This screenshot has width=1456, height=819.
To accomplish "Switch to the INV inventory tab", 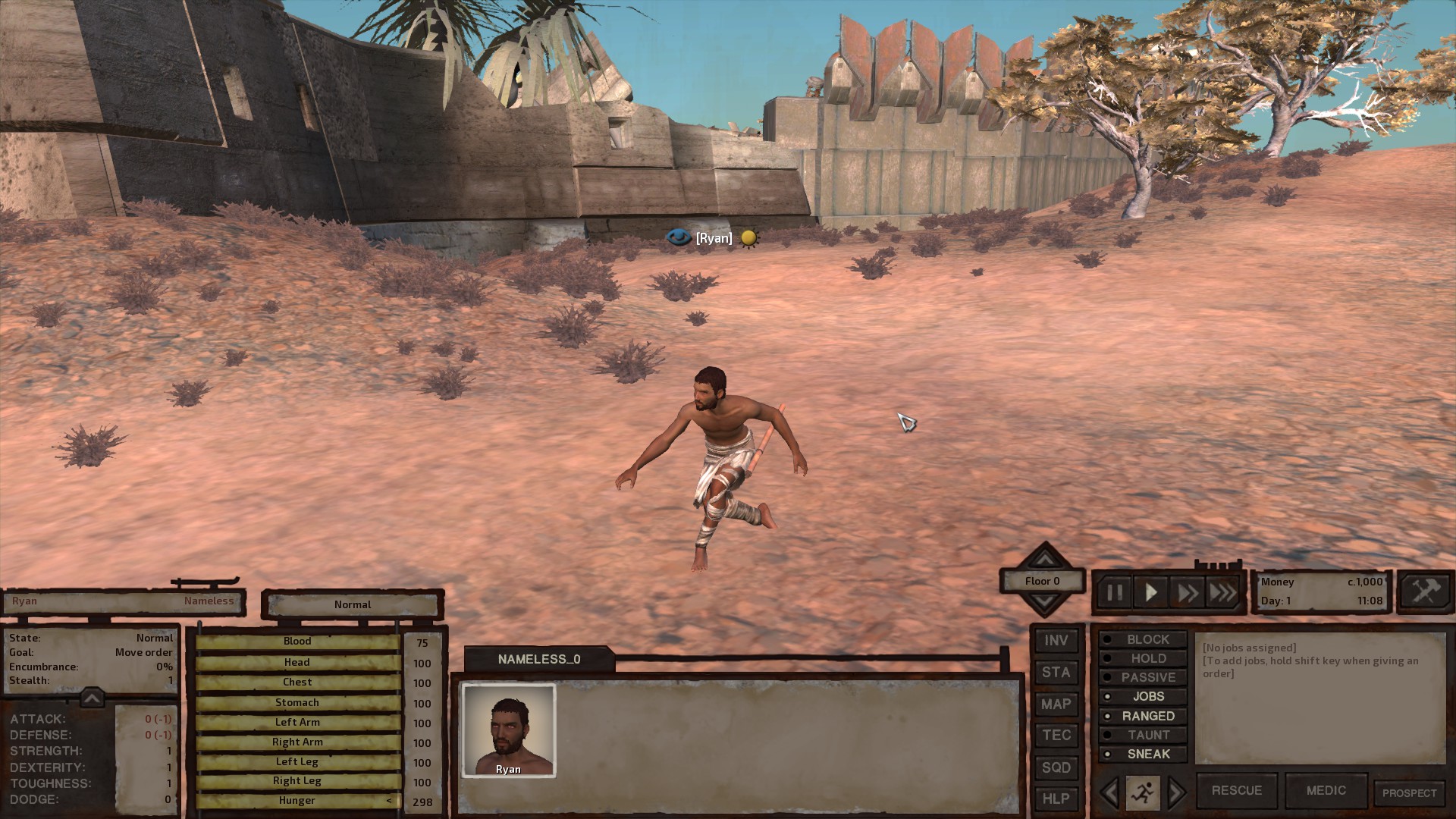I will (1056, 641).
